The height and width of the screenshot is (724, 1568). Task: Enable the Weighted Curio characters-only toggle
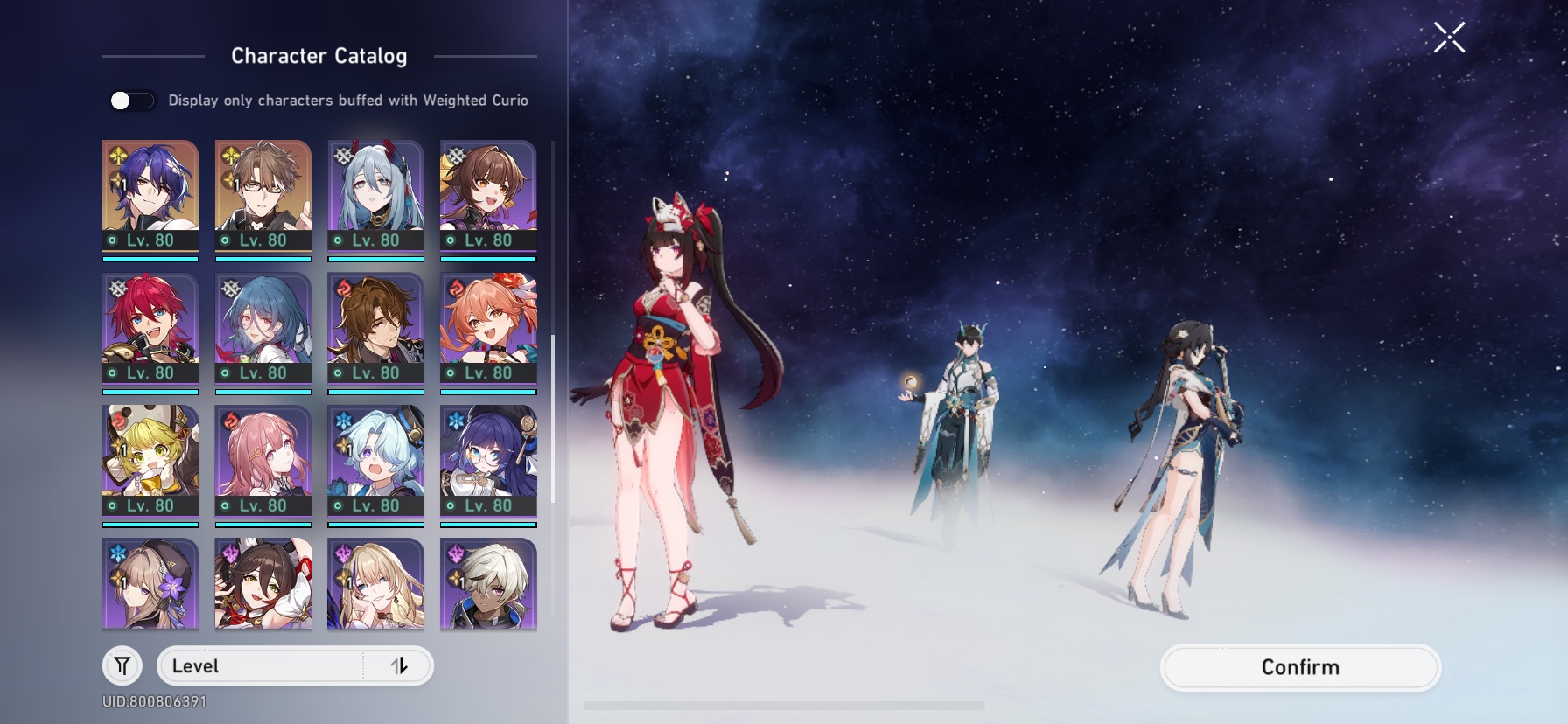(129, 101)
